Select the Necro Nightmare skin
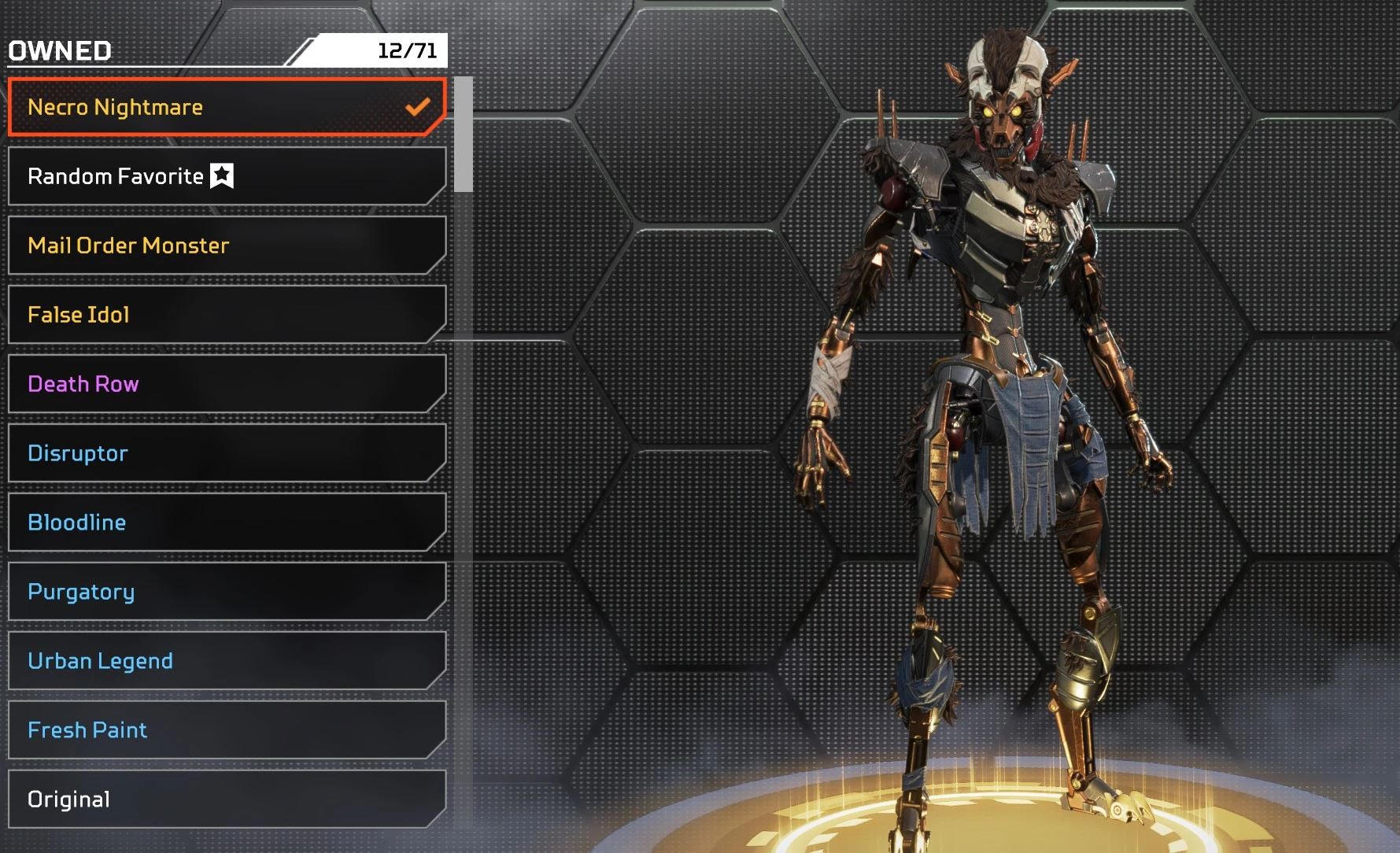This screenshot has width=1400, height=853. click(x=227, y=107)
